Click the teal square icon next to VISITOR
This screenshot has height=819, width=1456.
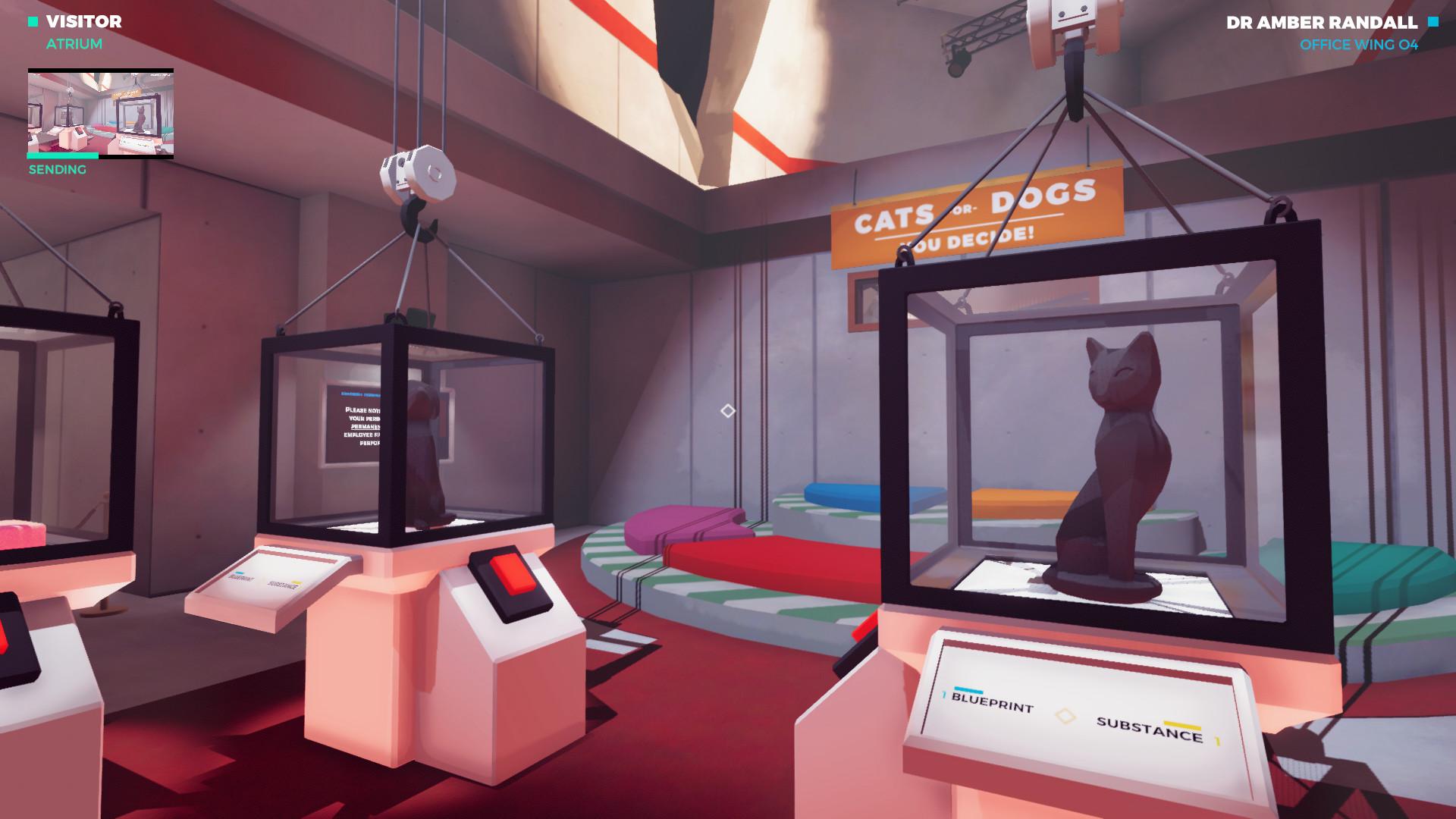pos(31,23)
